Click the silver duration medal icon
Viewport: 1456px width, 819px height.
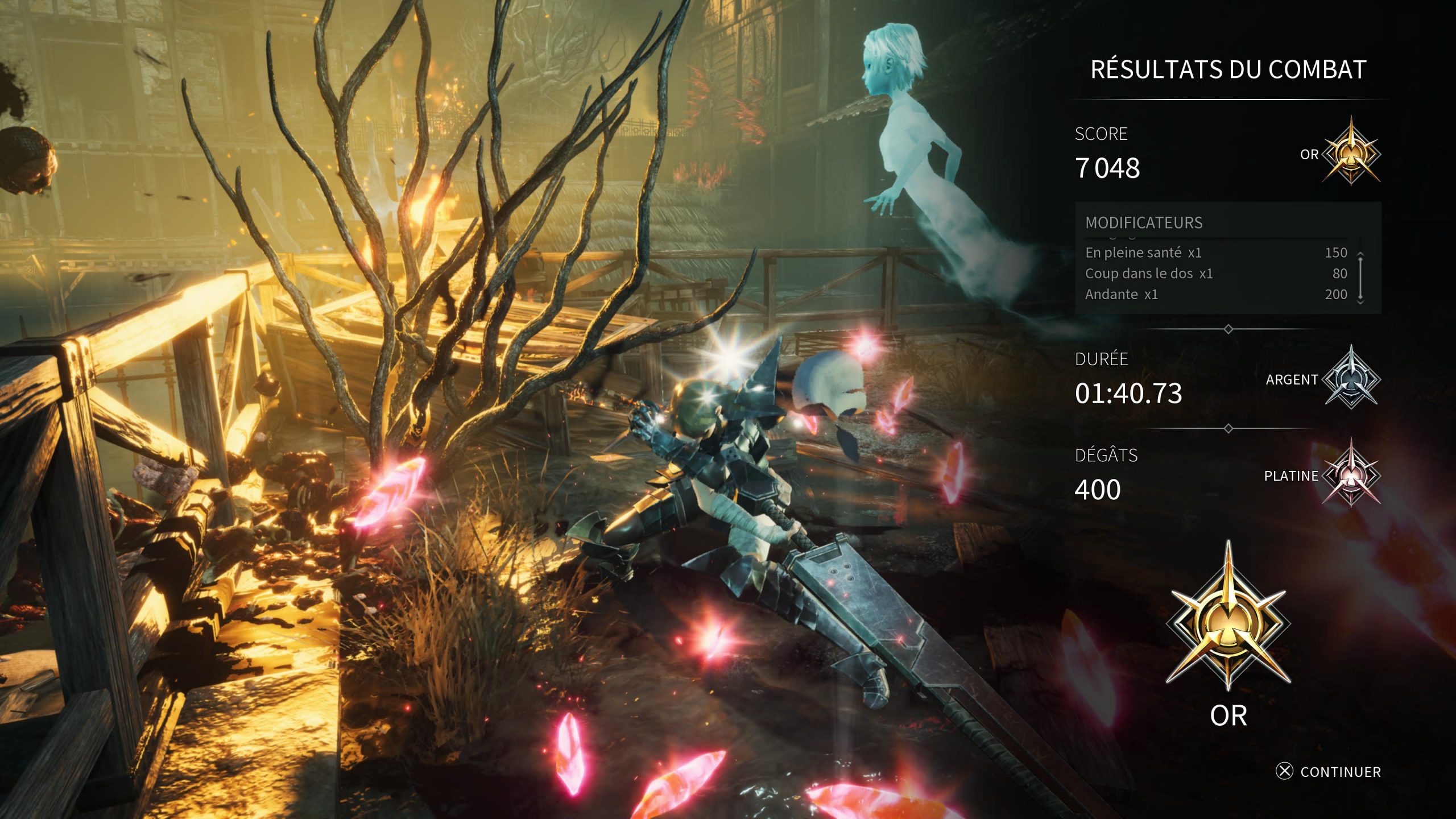pyautogui.click(x=1351, y=378)
